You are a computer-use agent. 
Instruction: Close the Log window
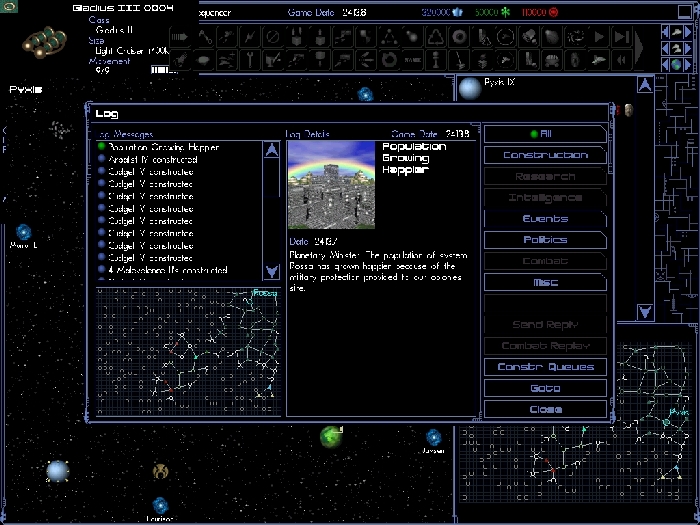(545, 410)
